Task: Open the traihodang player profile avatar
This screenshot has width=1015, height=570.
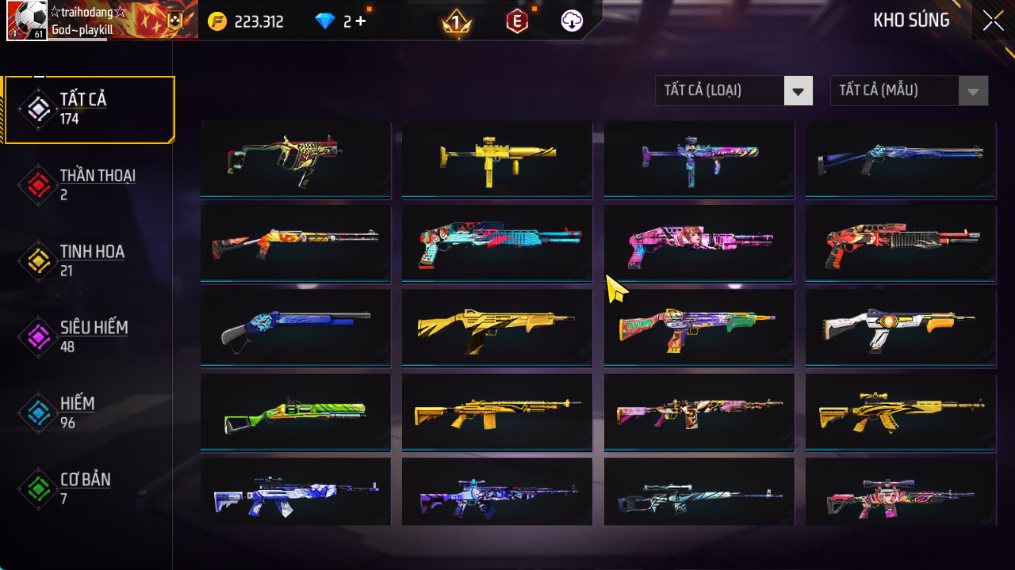Action: click(27, 20)
